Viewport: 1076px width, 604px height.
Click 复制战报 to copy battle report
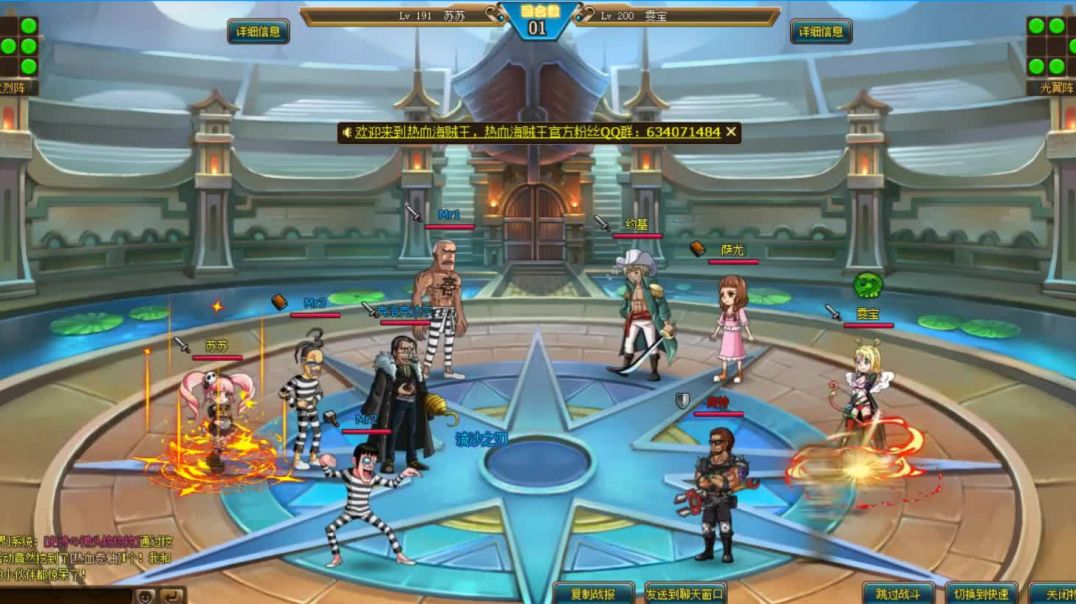coord(593,593)
